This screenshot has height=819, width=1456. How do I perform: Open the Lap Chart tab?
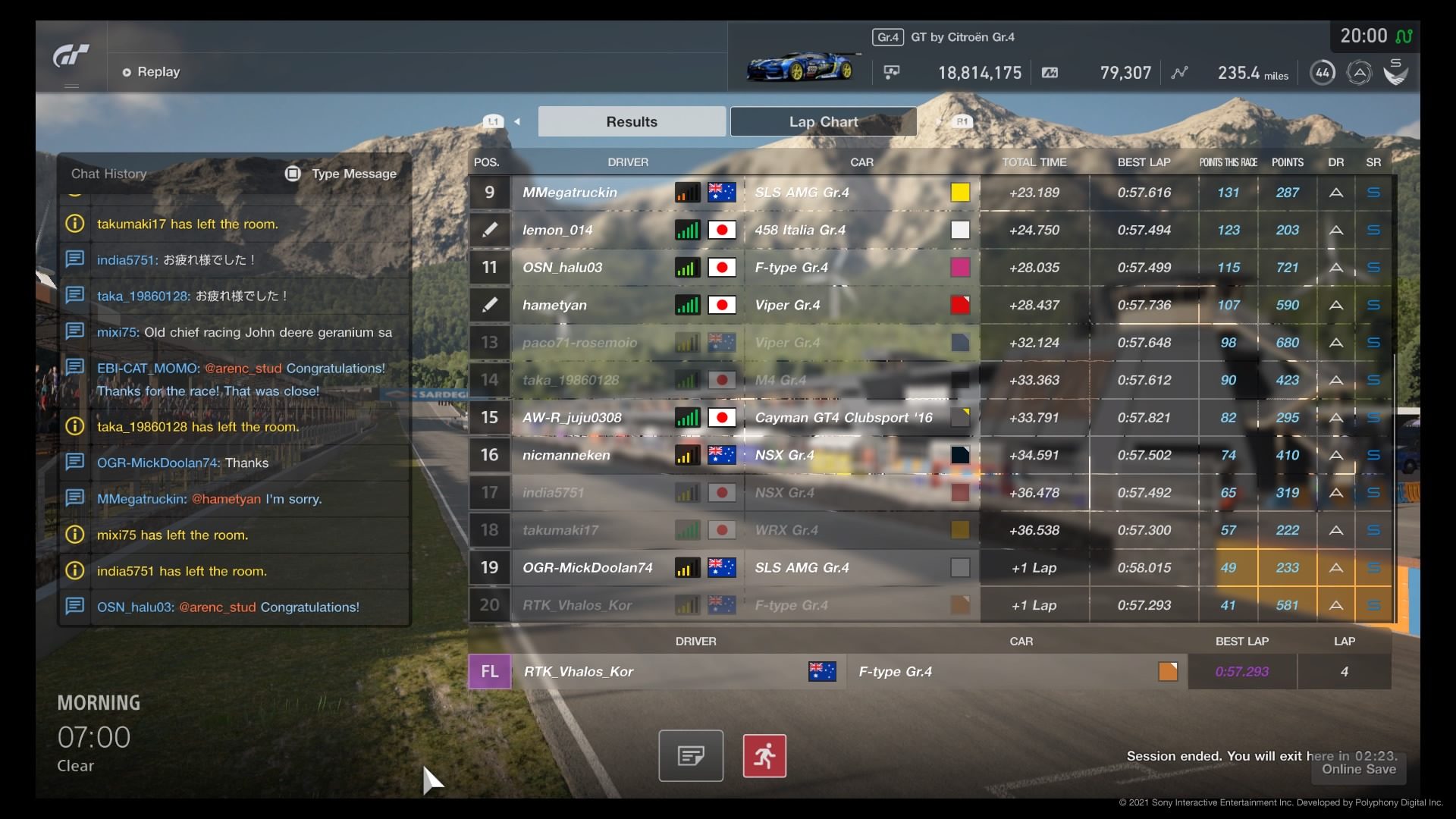pyautogui.click(x=823, y=121)
